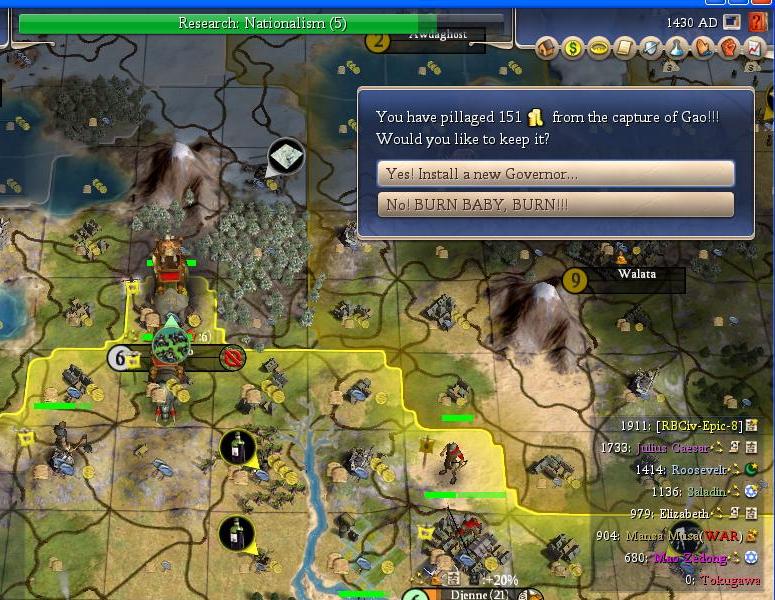
Task: Open the main menu icon beside the date
Action: (732, 21)
